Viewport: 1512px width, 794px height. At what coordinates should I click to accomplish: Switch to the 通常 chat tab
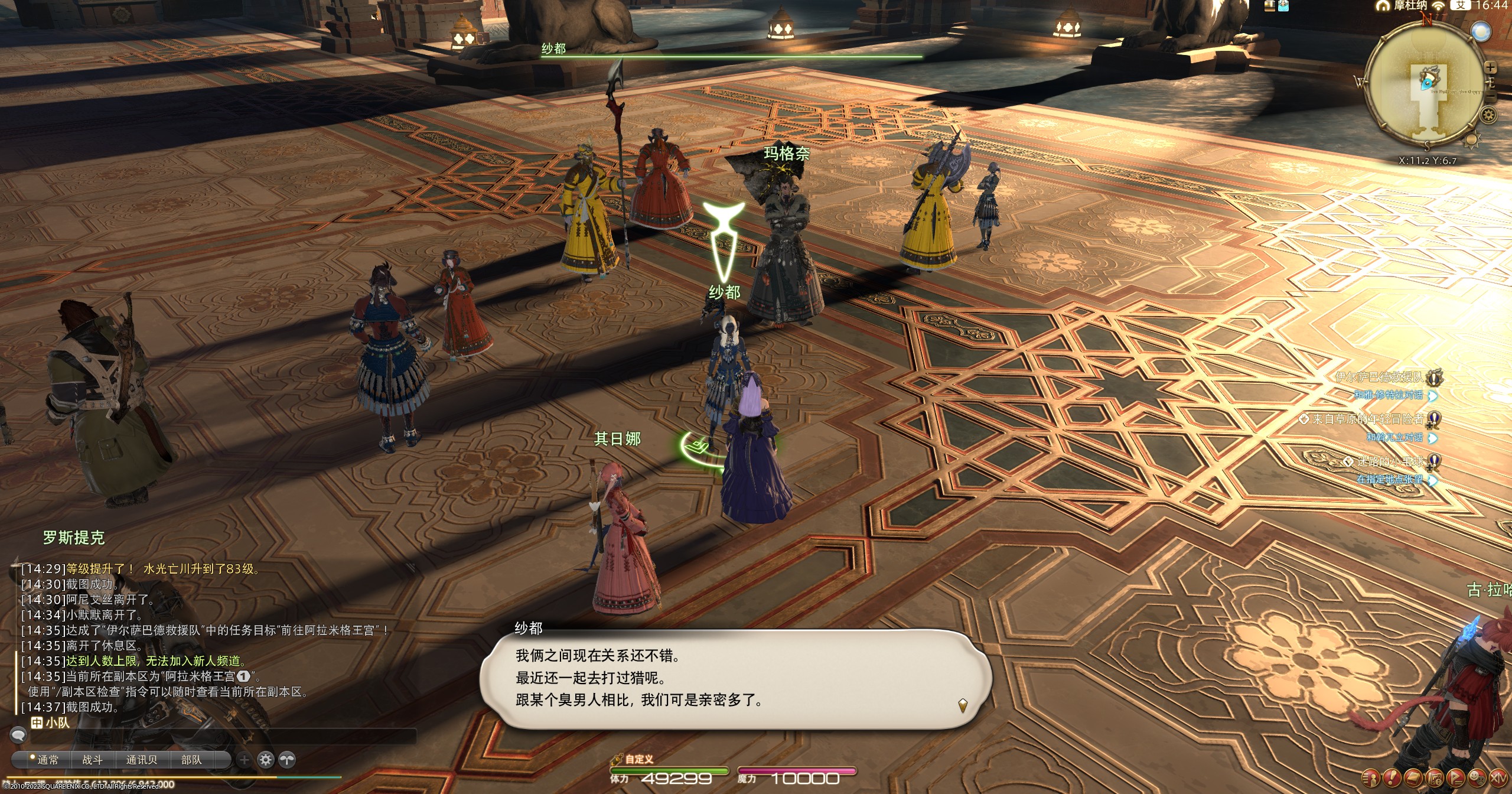44,760
